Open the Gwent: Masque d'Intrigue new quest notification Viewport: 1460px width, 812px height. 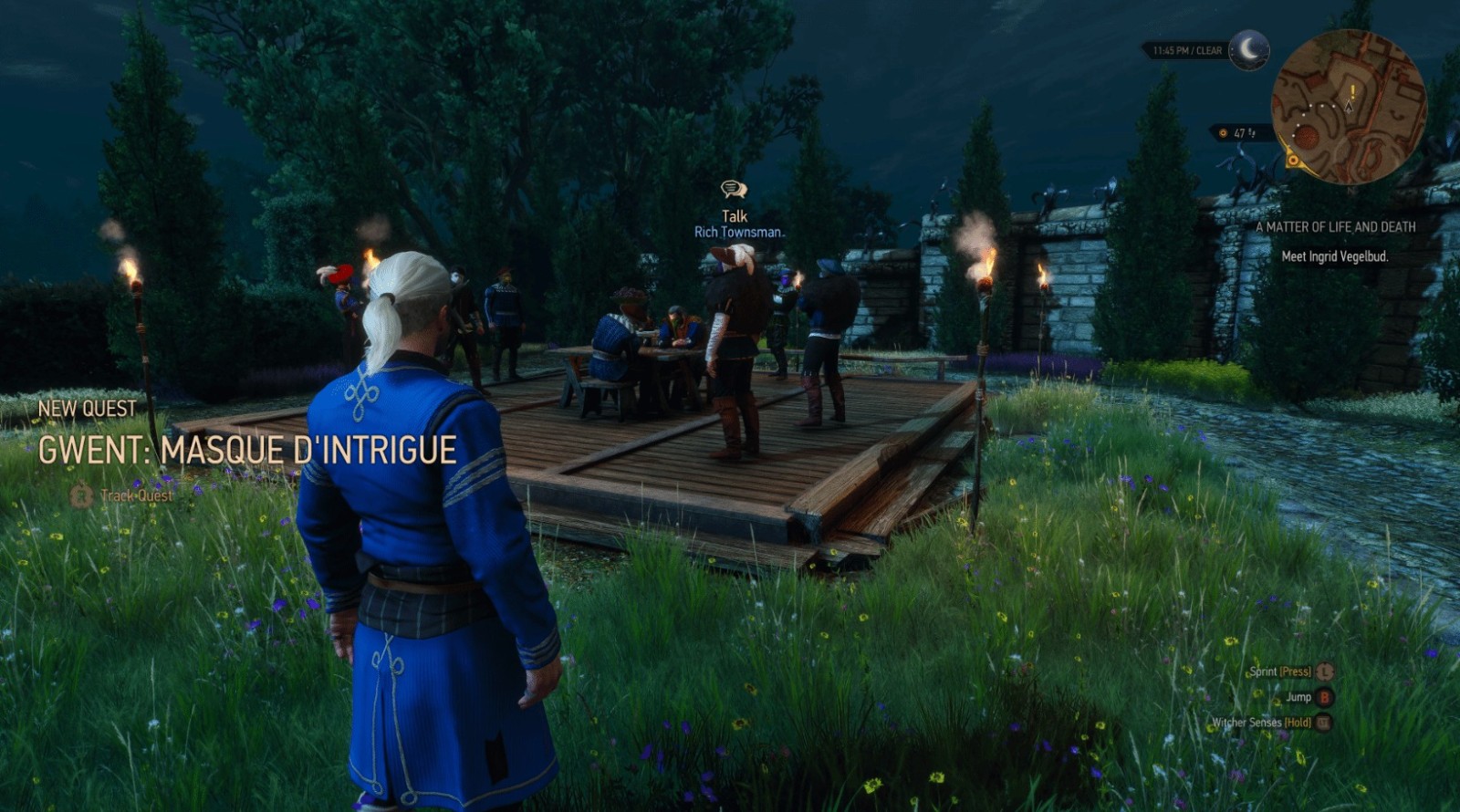coord(247,450)
